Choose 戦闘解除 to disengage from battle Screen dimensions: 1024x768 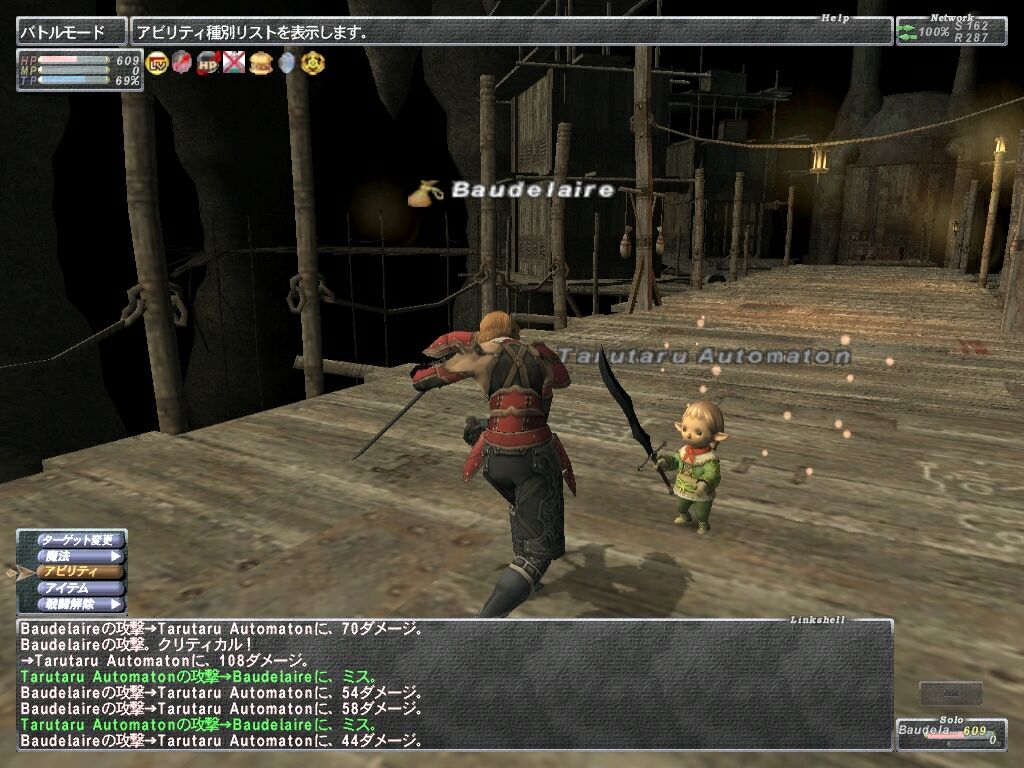tap(78, 604)
